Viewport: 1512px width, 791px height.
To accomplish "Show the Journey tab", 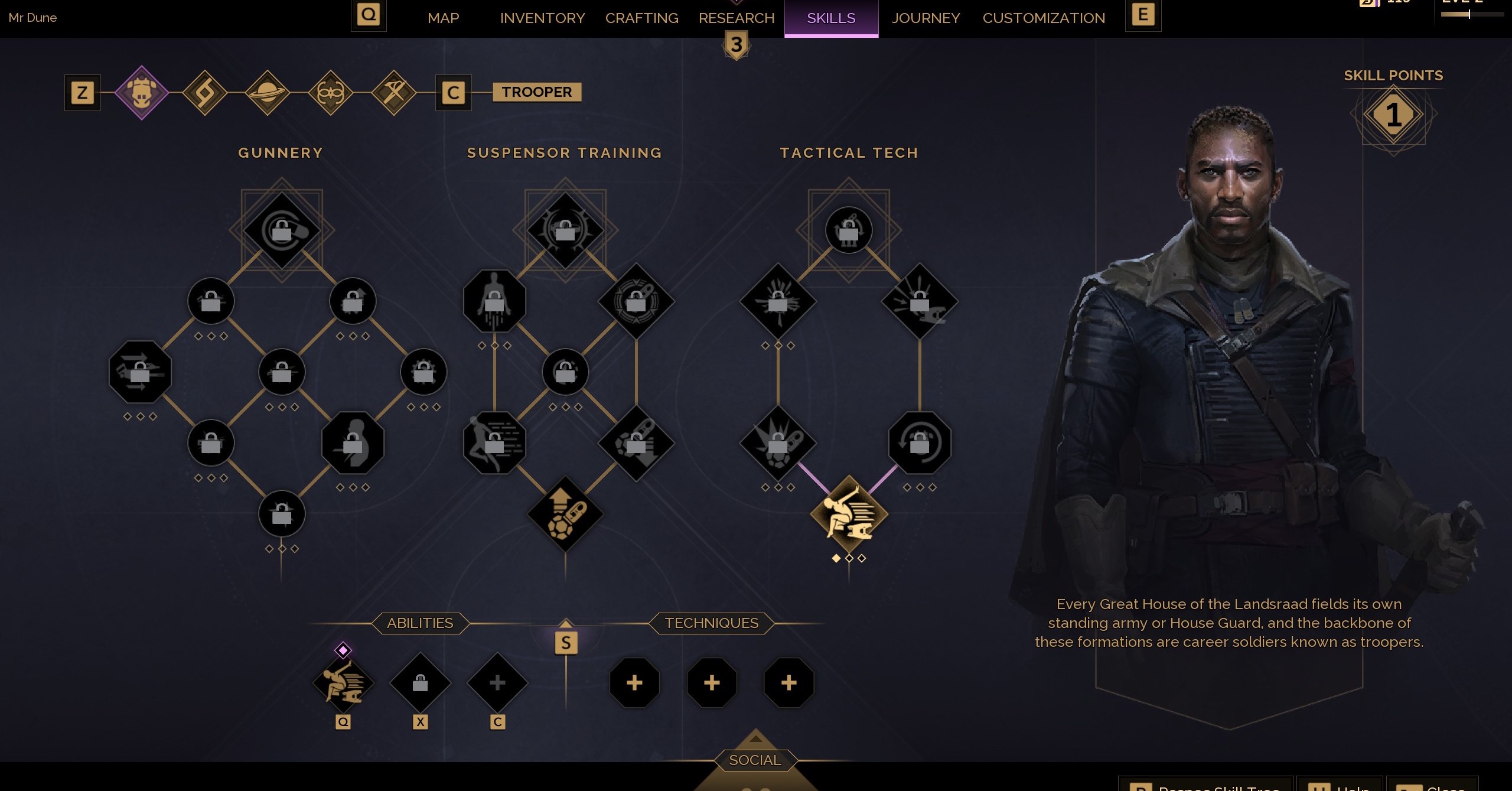I will [926, 18].
